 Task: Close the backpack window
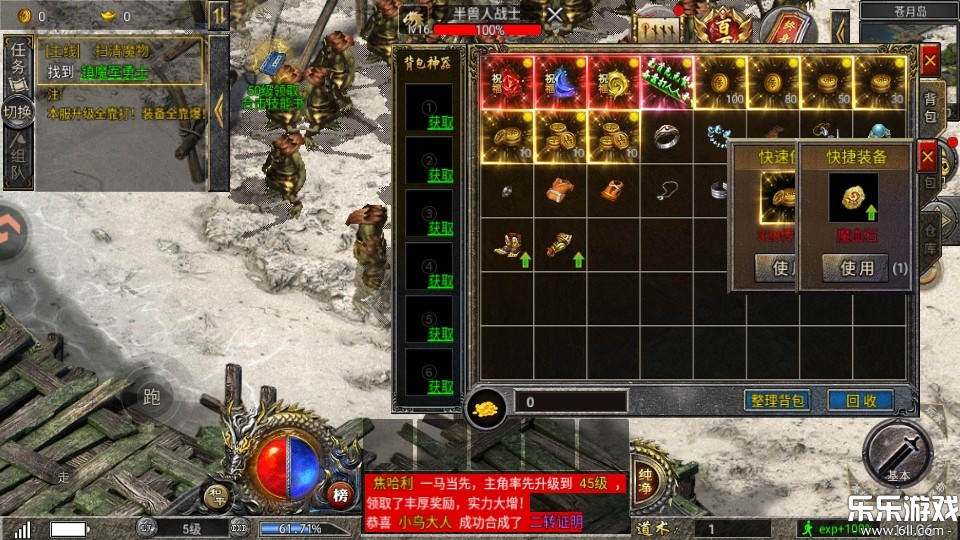tap(930, 60)
